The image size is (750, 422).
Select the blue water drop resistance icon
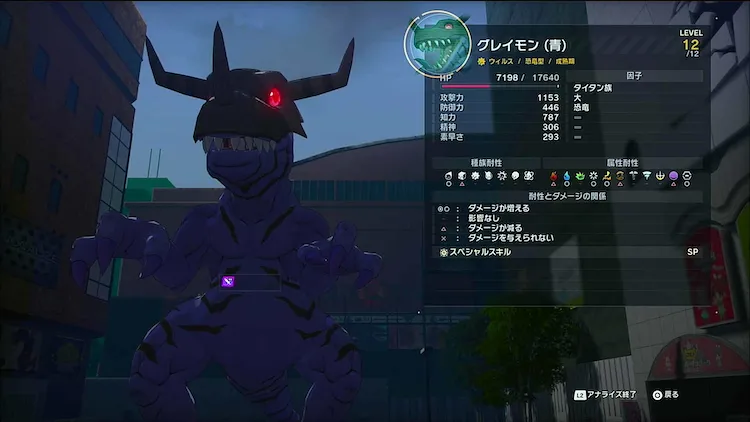pos(567,176)
